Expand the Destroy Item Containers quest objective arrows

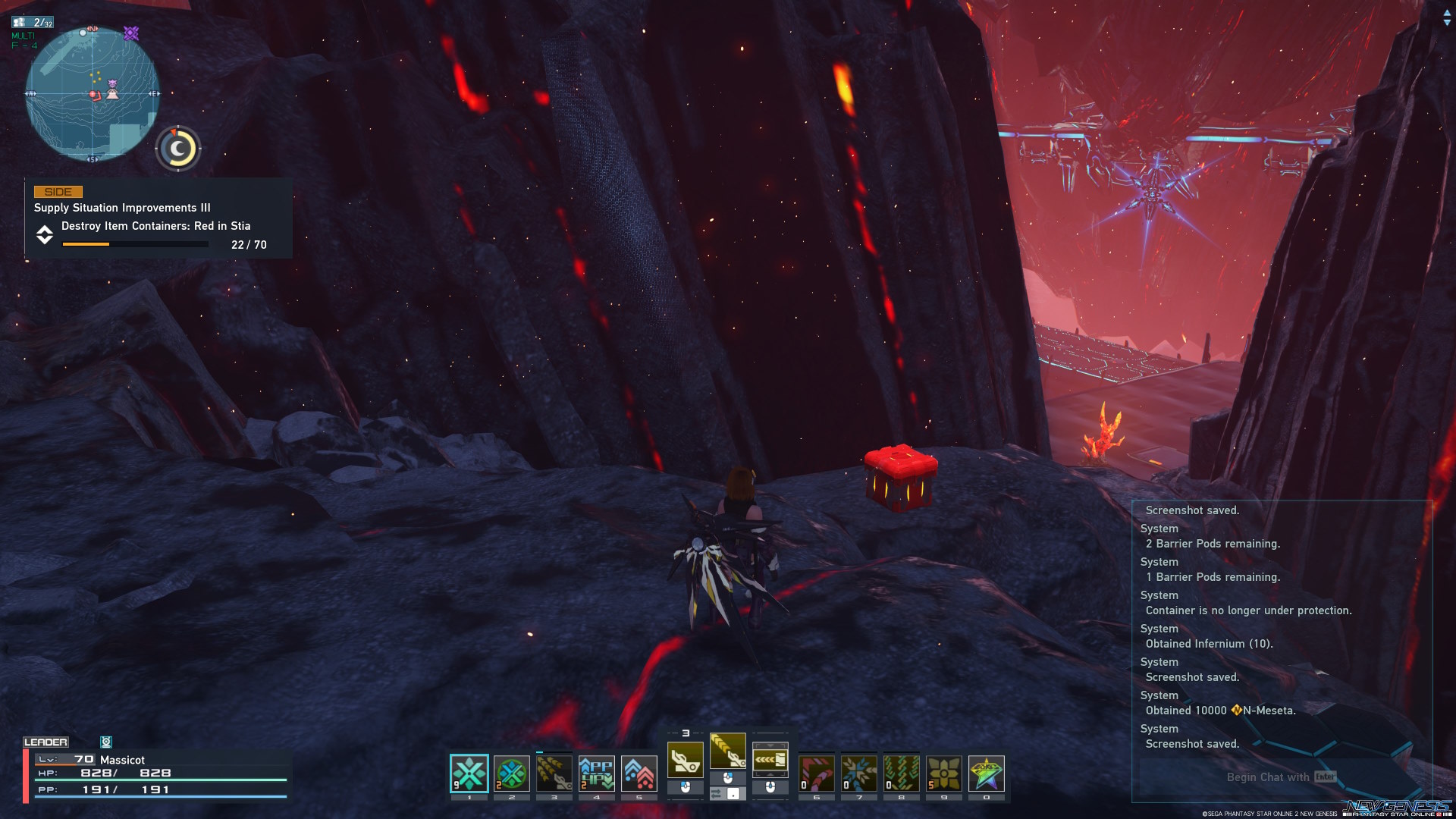click(x=44, y=235)
